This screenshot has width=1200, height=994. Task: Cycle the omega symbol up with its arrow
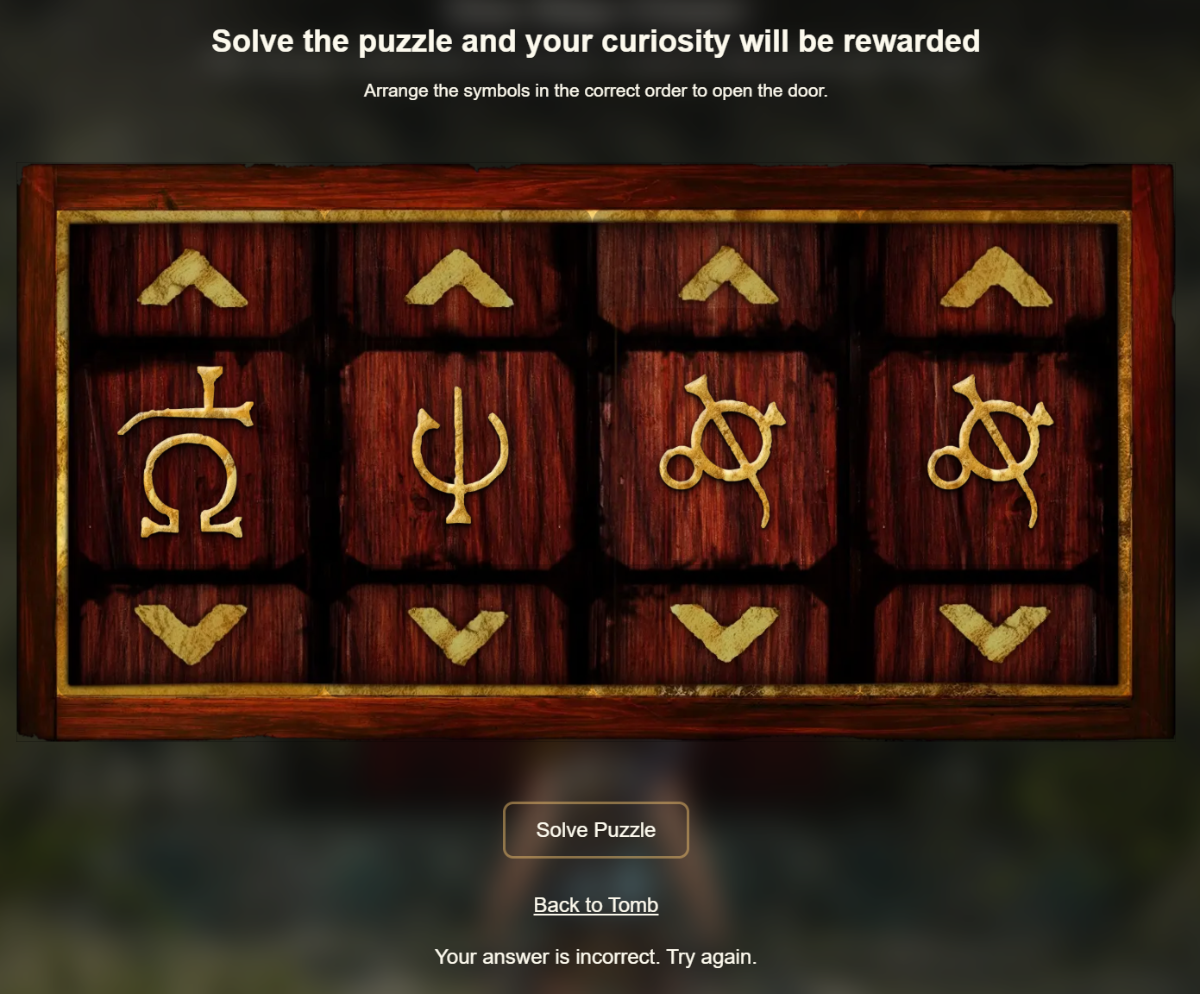192,279
